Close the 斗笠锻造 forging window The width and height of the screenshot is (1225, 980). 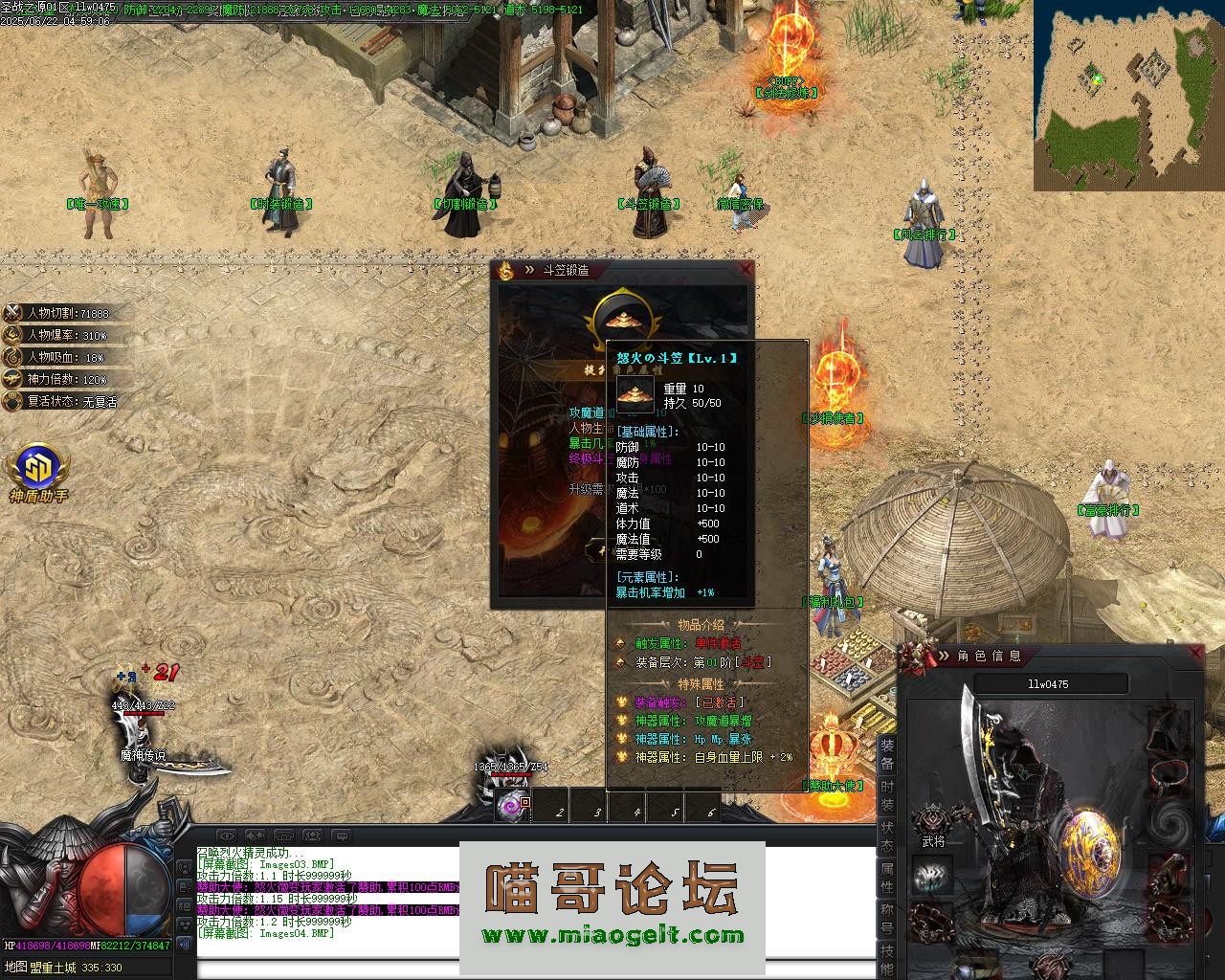pos(746,270)
